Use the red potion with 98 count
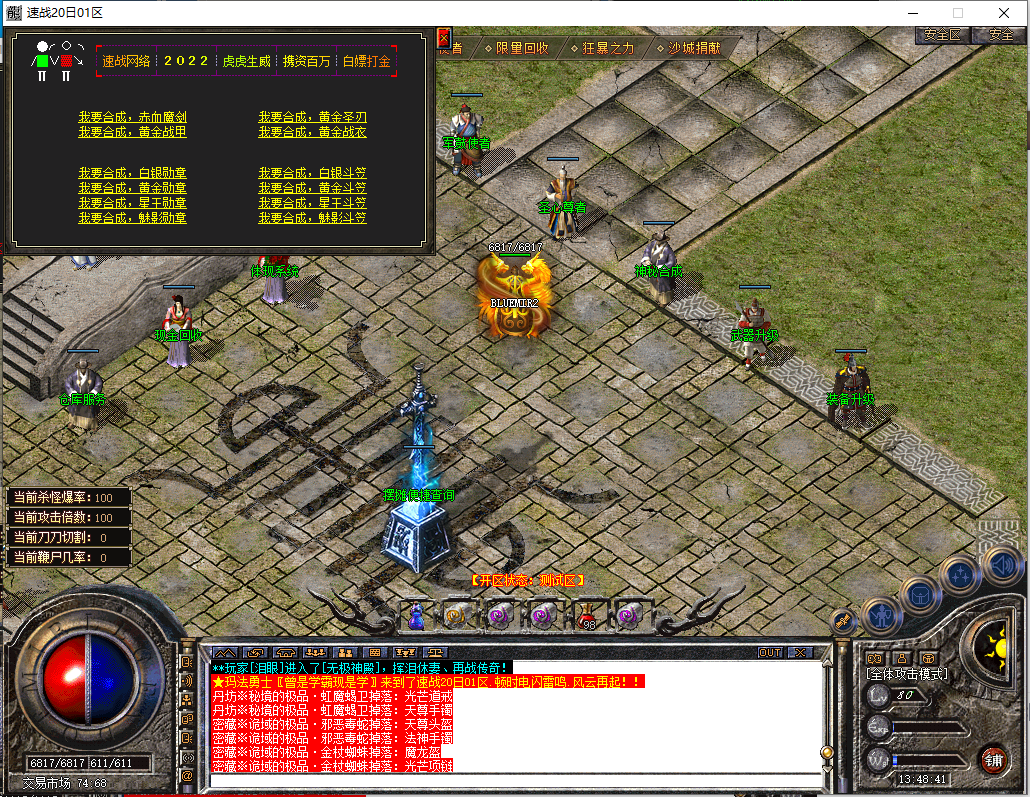This screenshot has width=1030, height=797. pyautogui.click(x=587, y=616)
